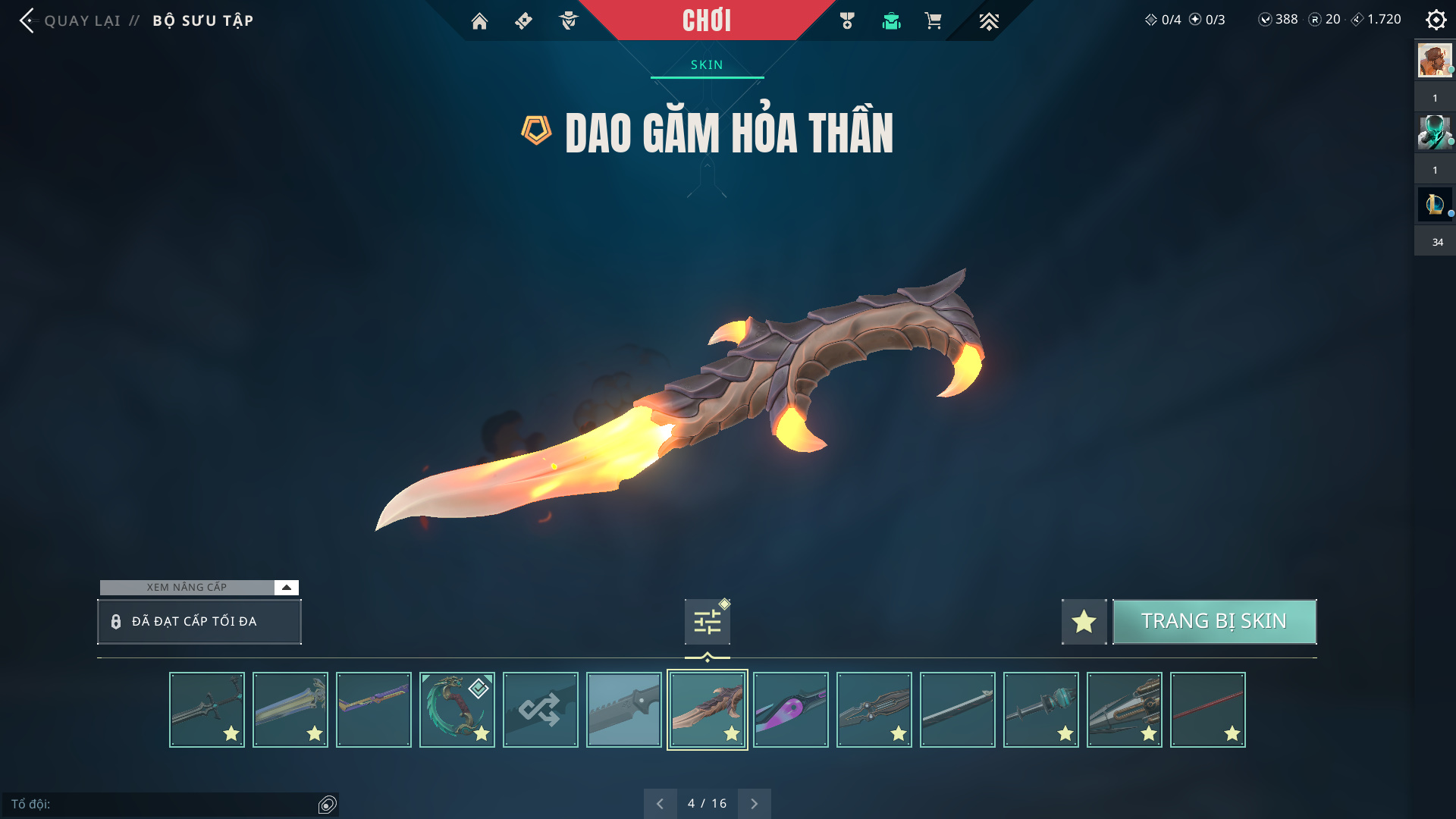Open the collection icon in top bar
This screenshot has height=819, width=1456.
891,21
